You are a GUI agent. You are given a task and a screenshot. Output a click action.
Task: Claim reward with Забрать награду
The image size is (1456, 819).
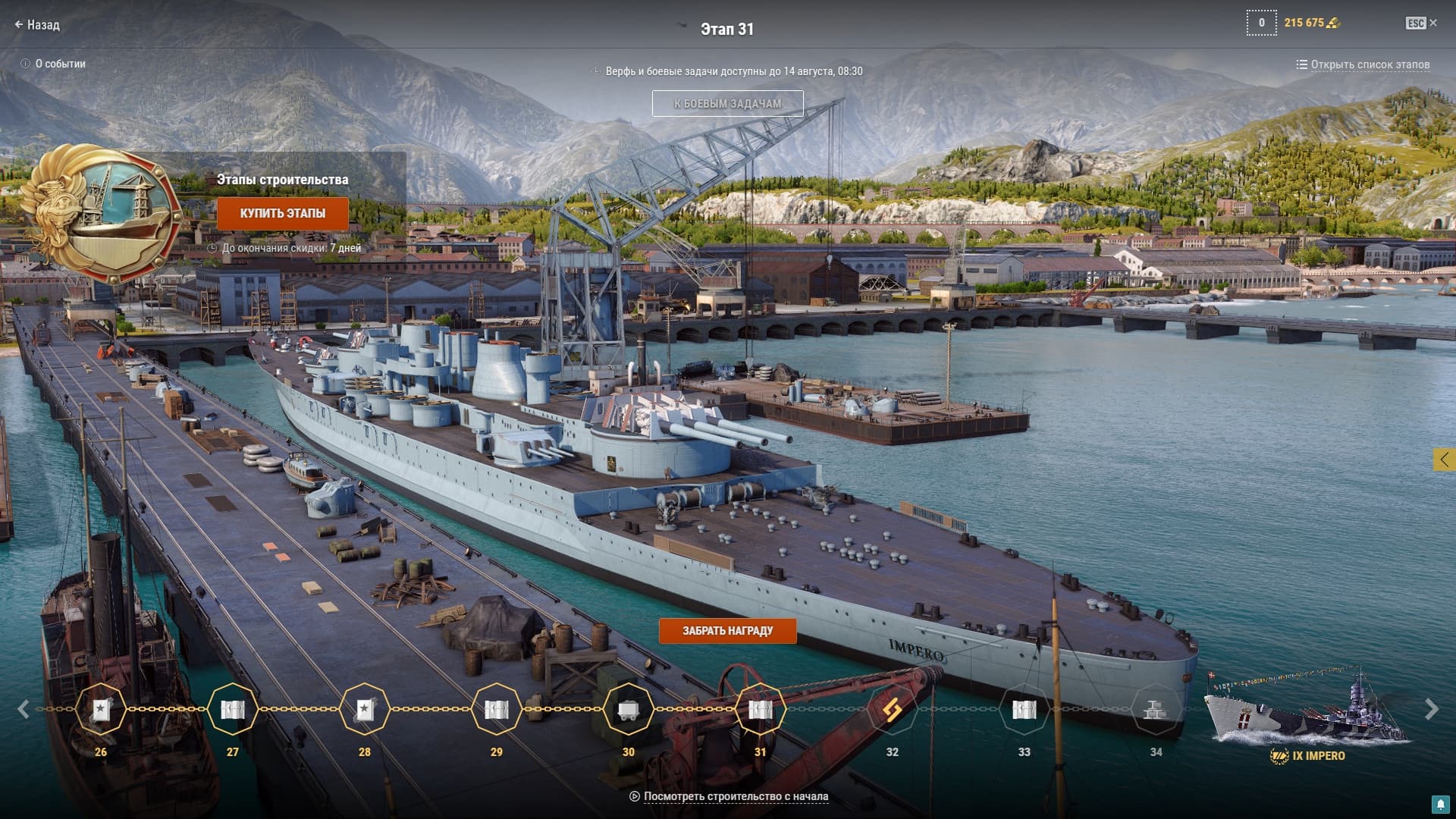[727, 631]
